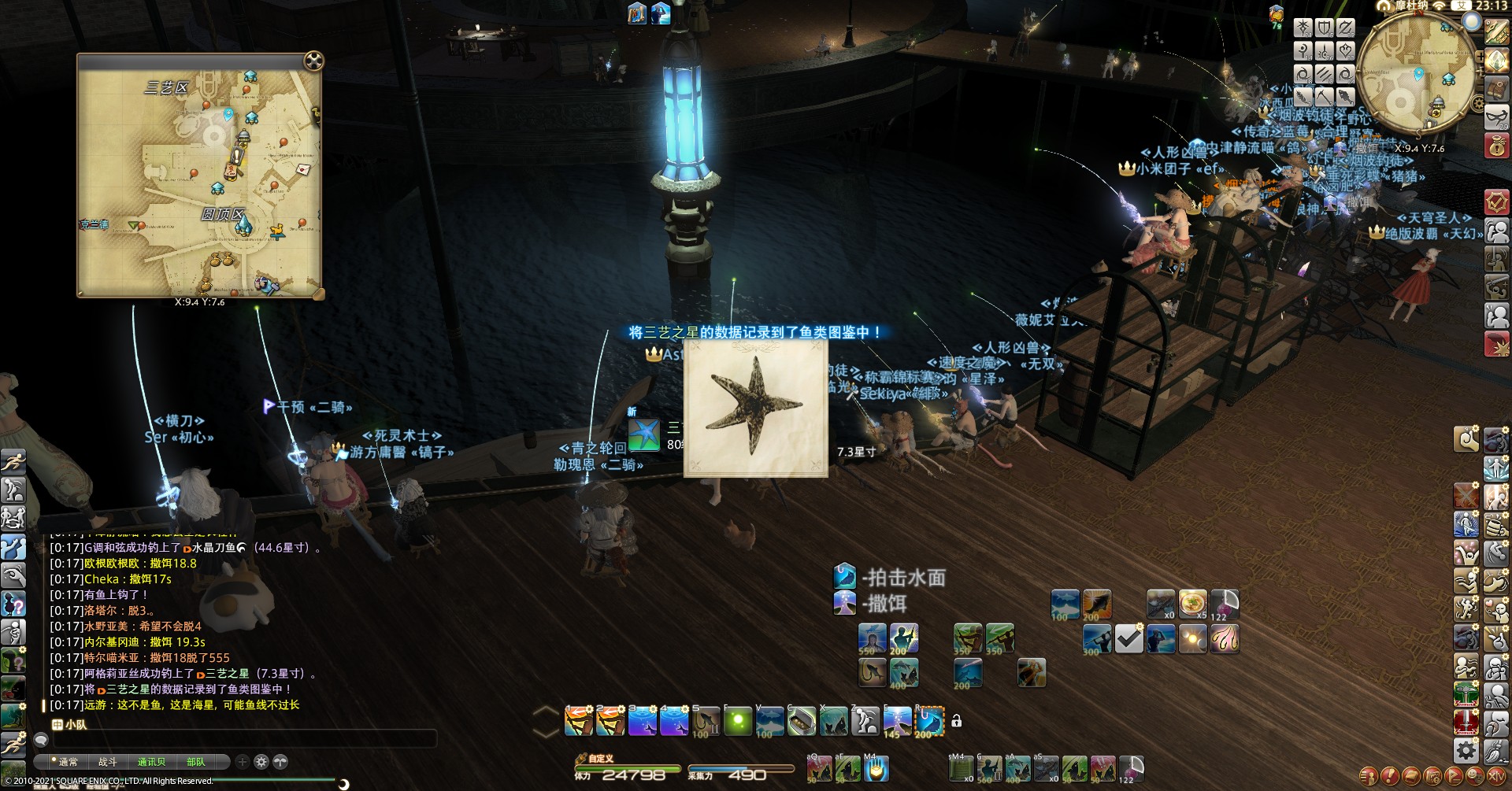Close the area map window
The width and height of the screenshot is (1512, 791).
[313, 61]
